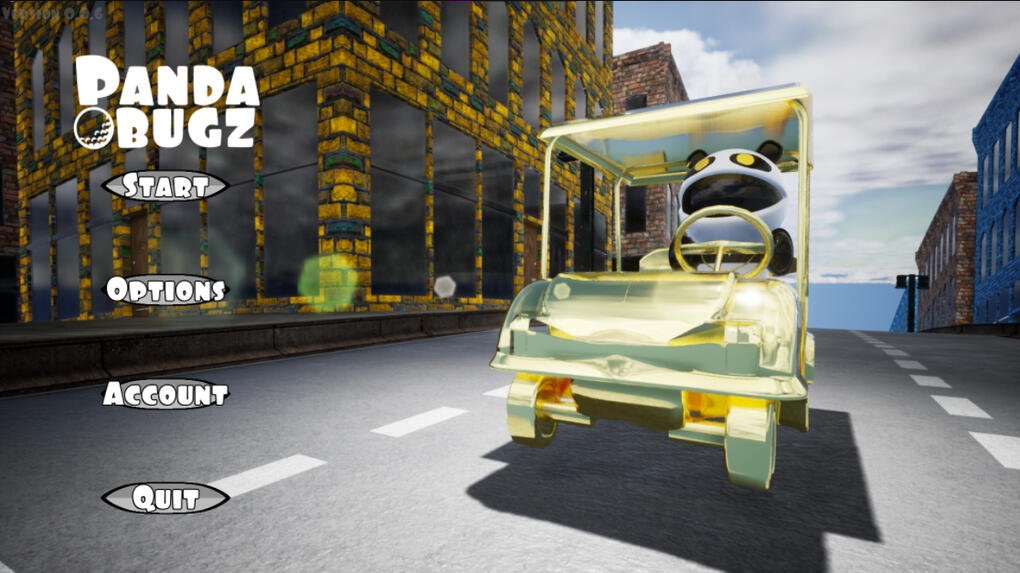This screenshot has height=573, width=1020.
Task: Go to the Account screen
Action: [166, 394]
